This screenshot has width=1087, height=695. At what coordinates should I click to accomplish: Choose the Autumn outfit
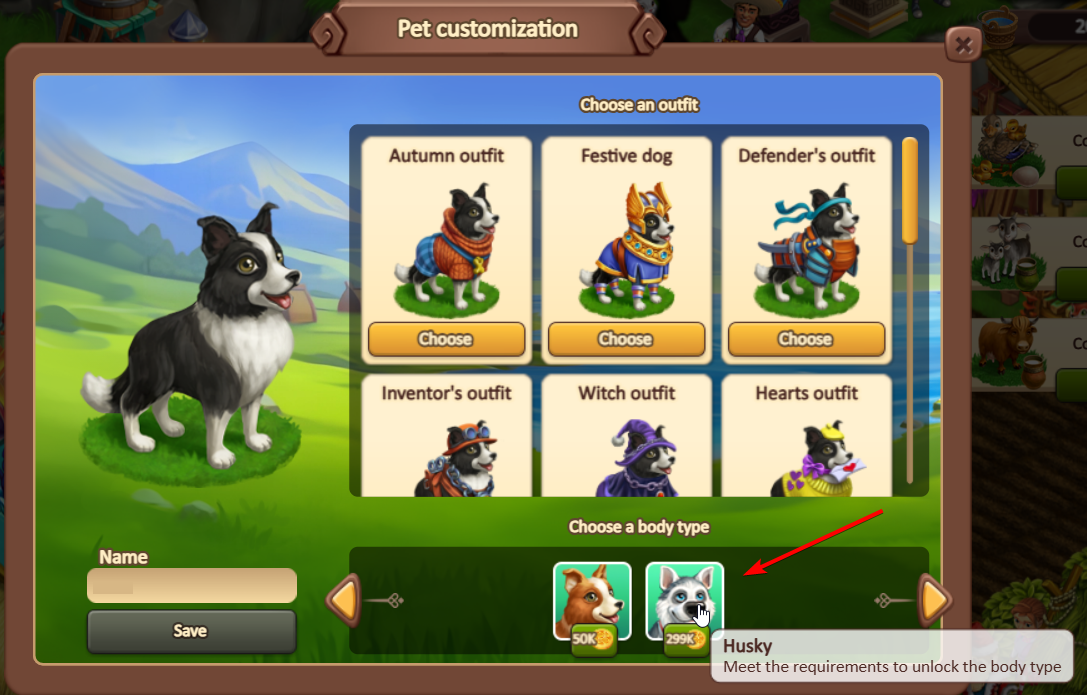tap(446, 339)
